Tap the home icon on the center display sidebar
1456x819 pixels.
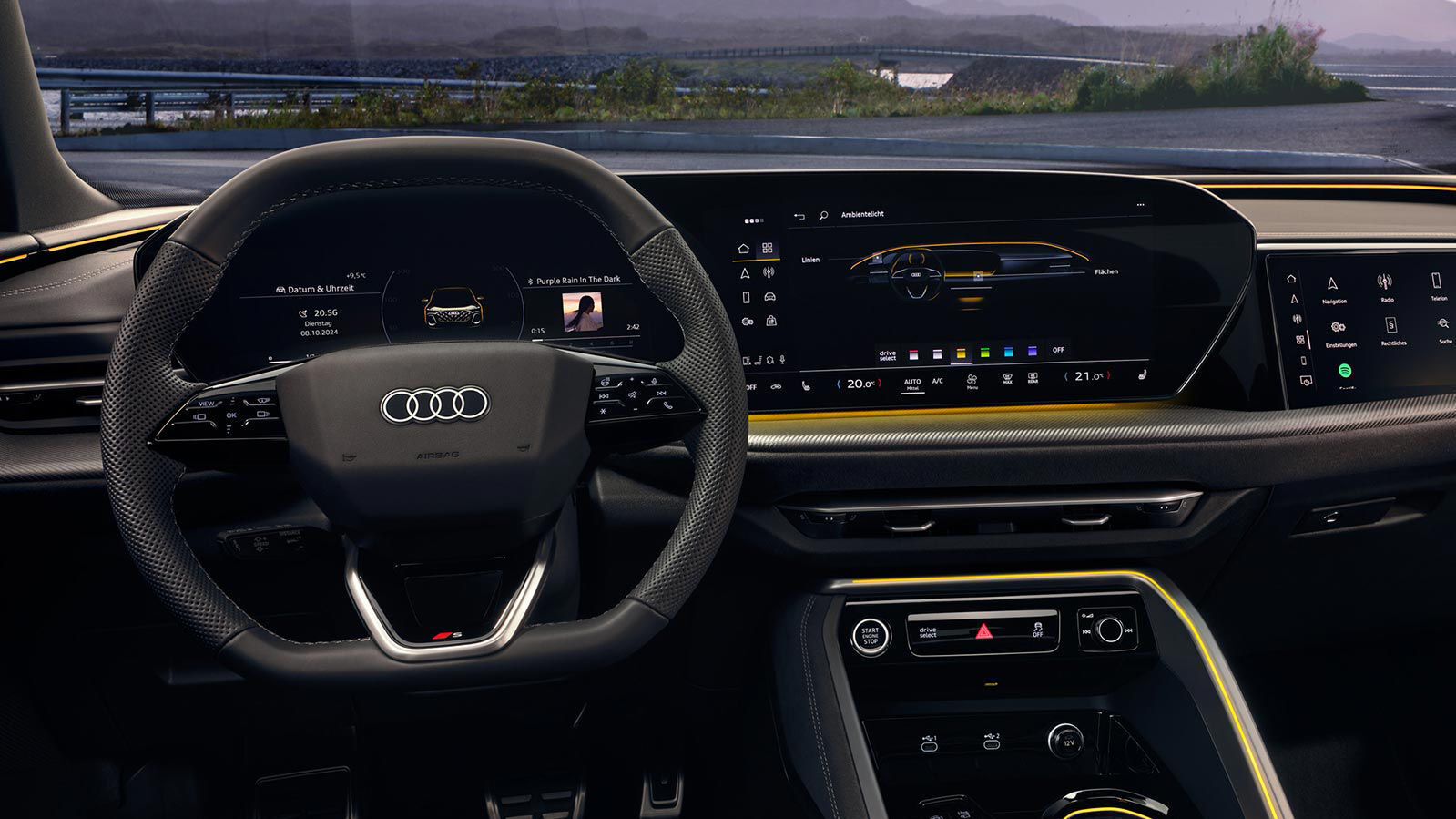[x=744, y=249]
